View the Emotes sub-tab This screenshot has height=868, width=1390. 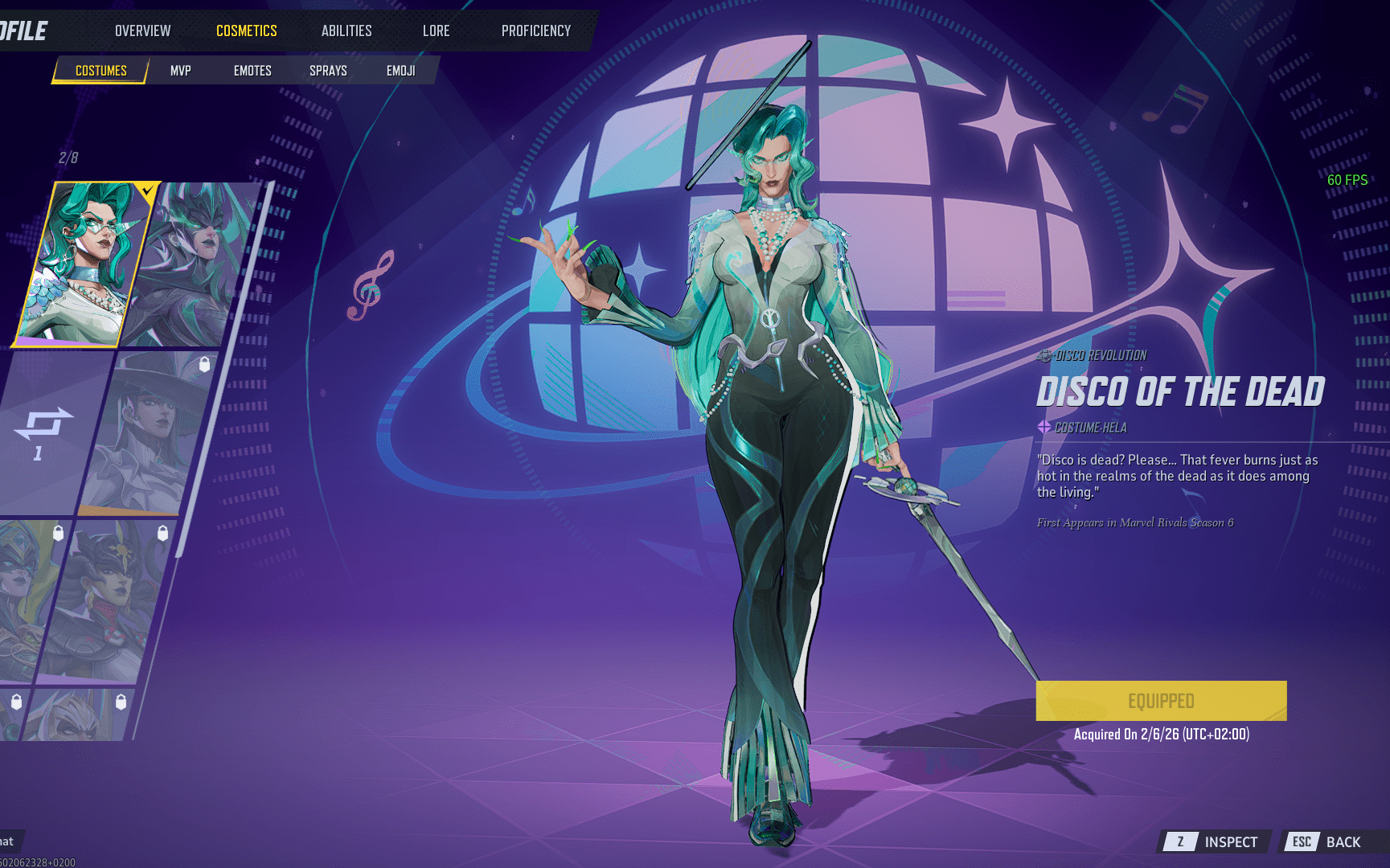coord(252,71)
